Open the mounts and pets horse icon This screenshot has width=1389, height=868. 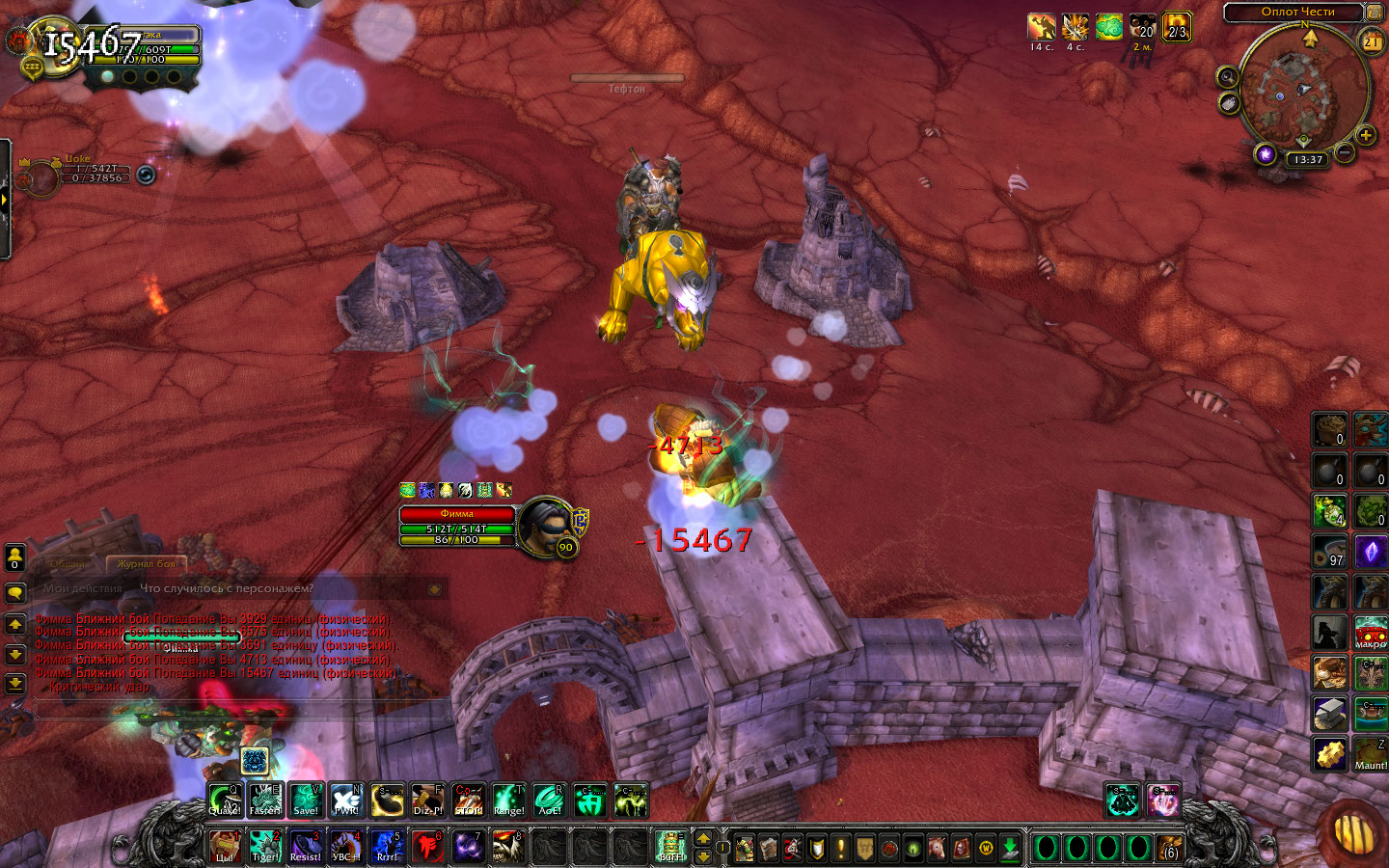[937, 848]
